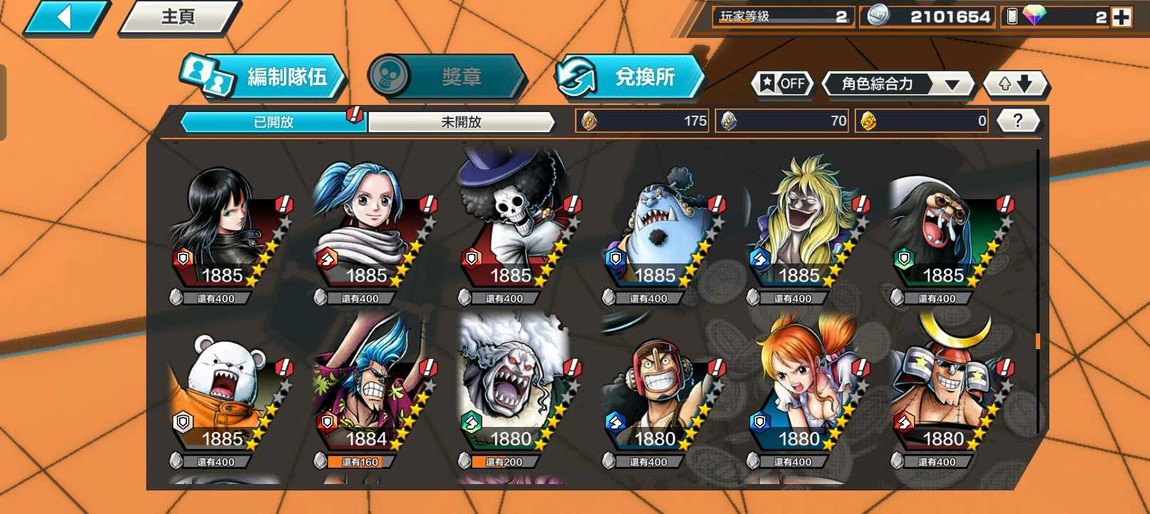Open 編制隊伍 team formation
This screenshot has height=514, width=1150.
[263, 77]
